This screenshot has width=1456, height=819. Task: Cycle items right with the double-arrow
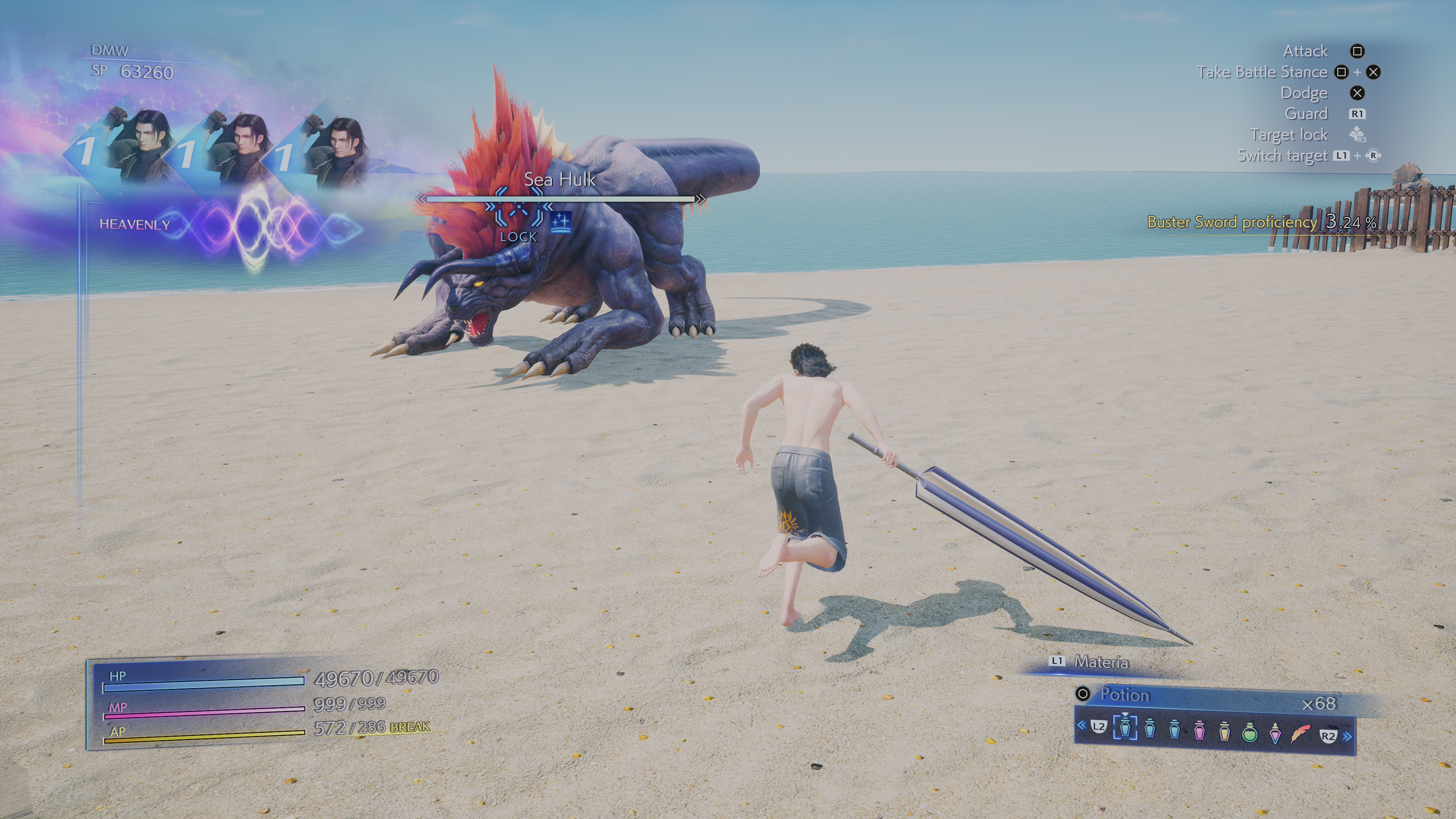1348,736
